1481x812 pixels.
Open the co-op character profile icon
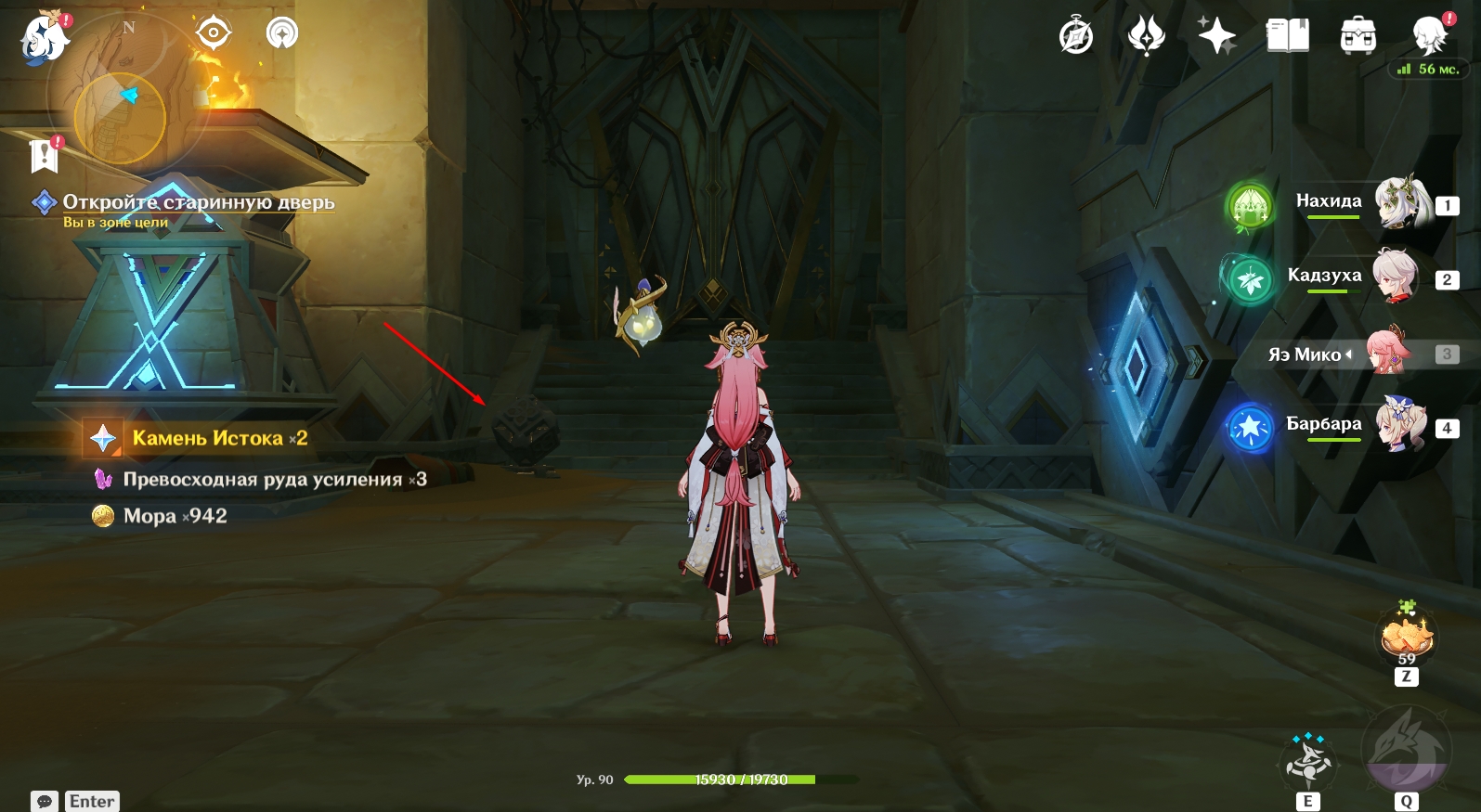click(1429, 36)
